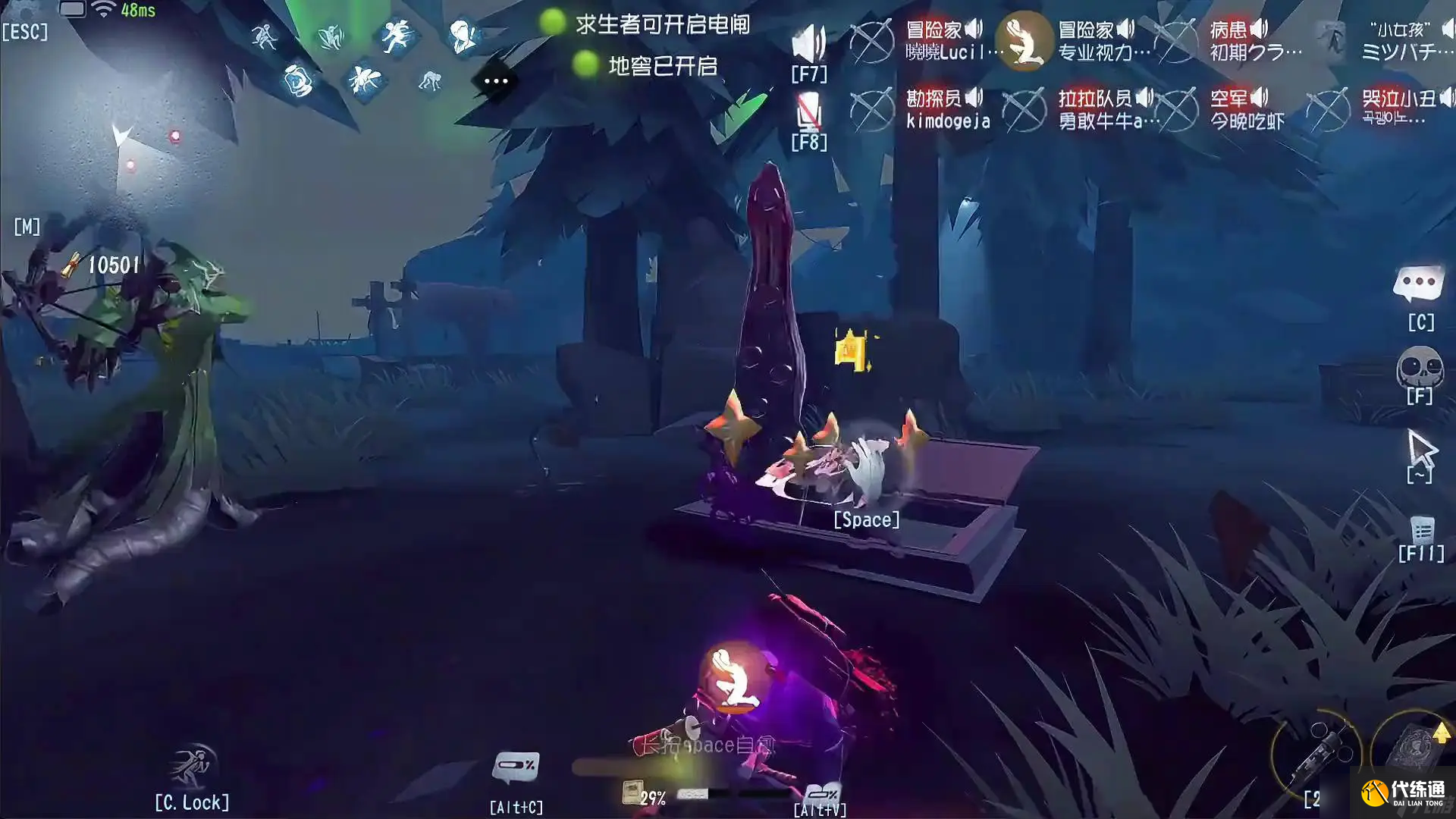Expand the three-dot more traits button
Screen dimensions: 1456x819
click(496, 81)
